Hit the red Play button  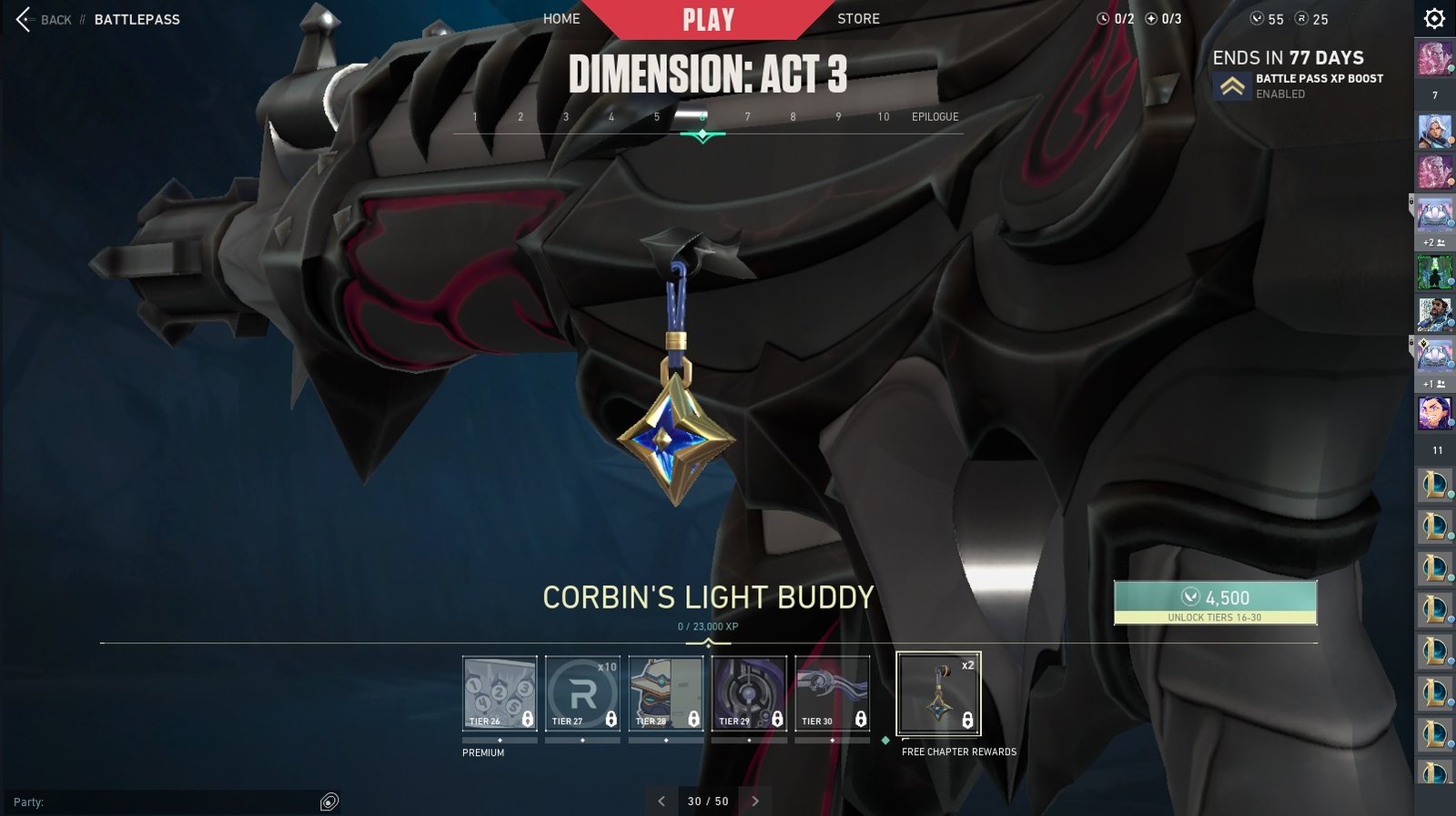coord(708,19)
